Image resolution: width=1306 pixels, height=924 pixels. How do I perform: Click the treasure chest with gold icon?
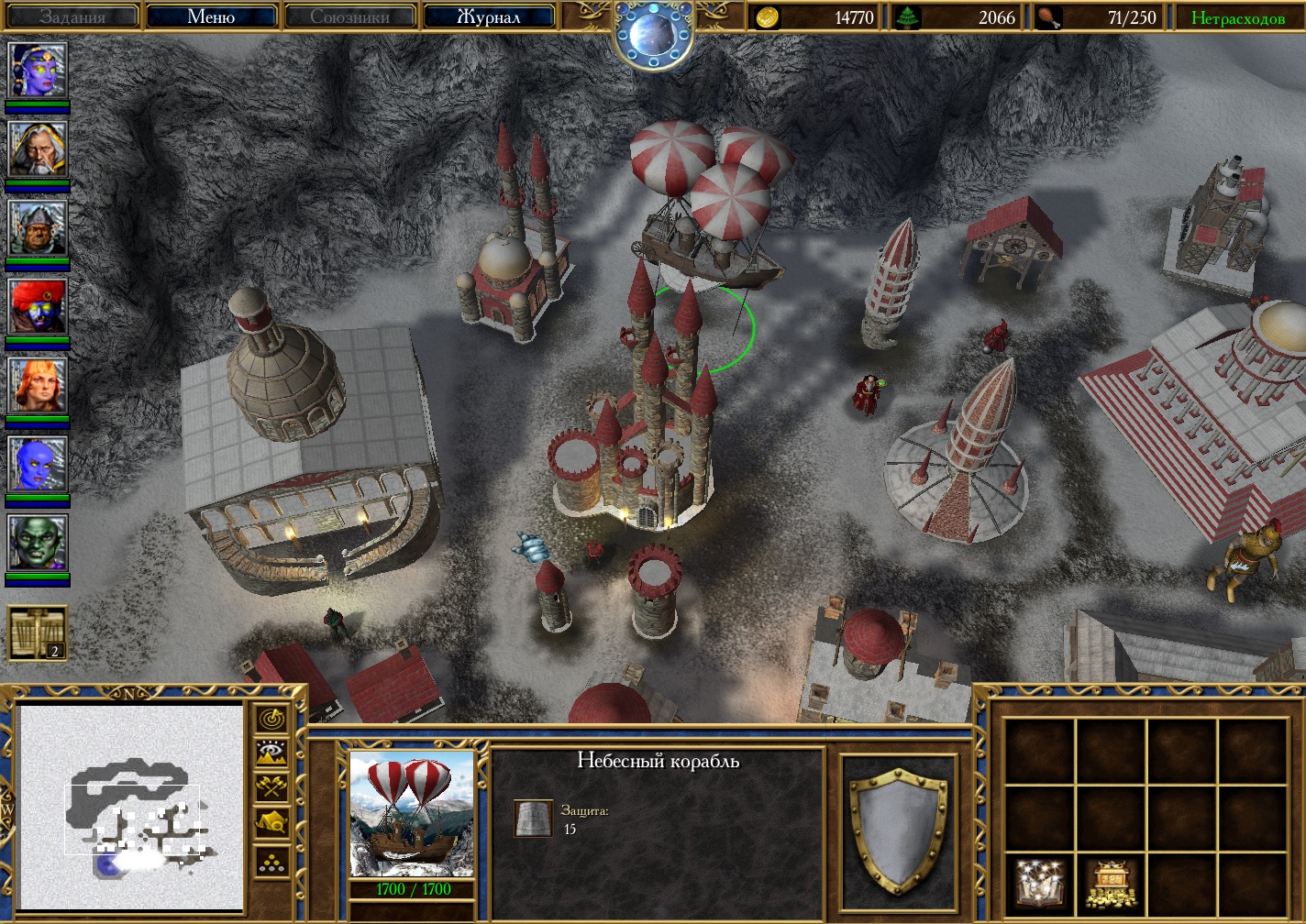click(1111, 882)
